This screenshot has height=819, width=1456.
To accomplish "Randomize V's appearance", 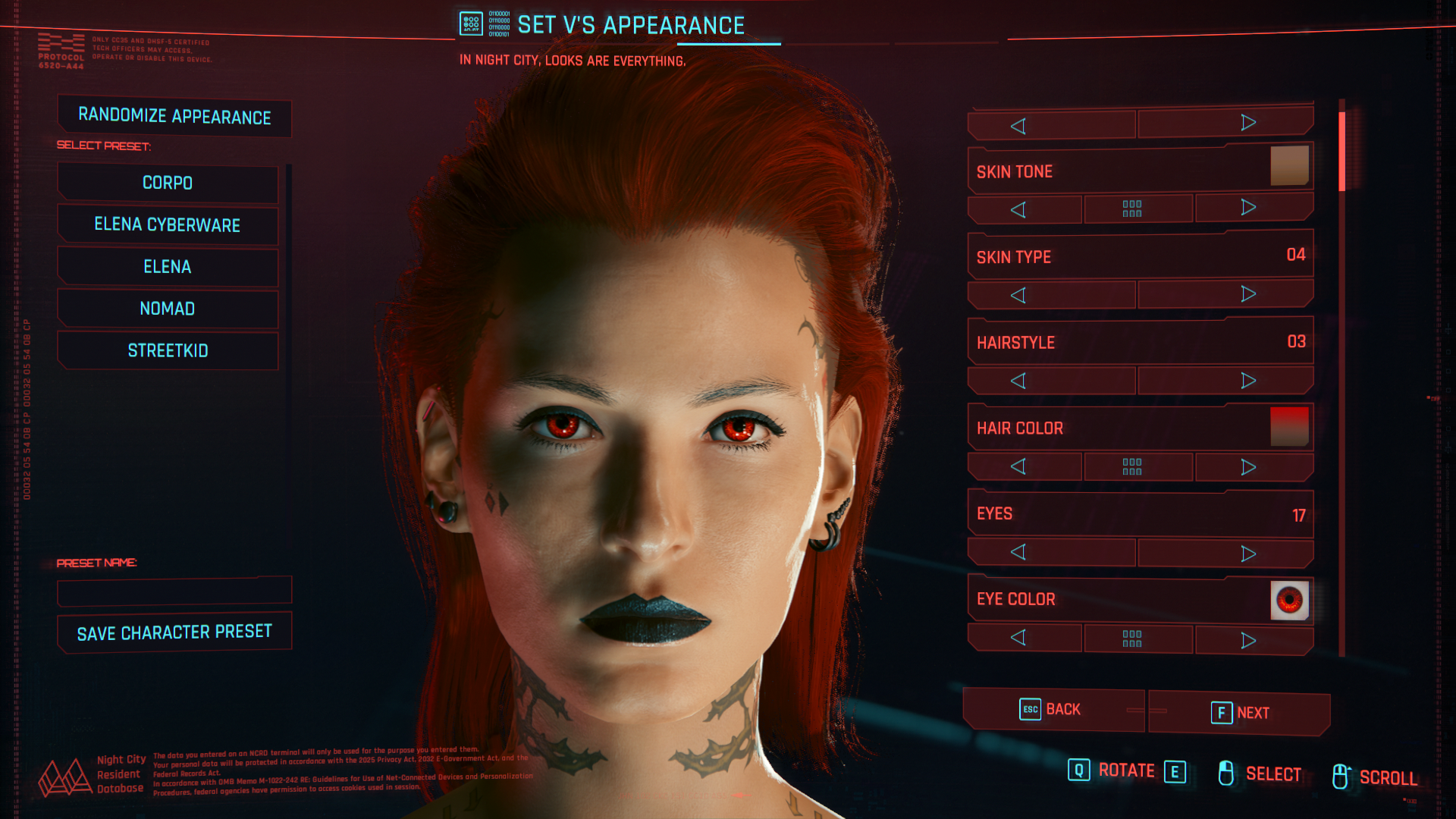I will 174,117.
